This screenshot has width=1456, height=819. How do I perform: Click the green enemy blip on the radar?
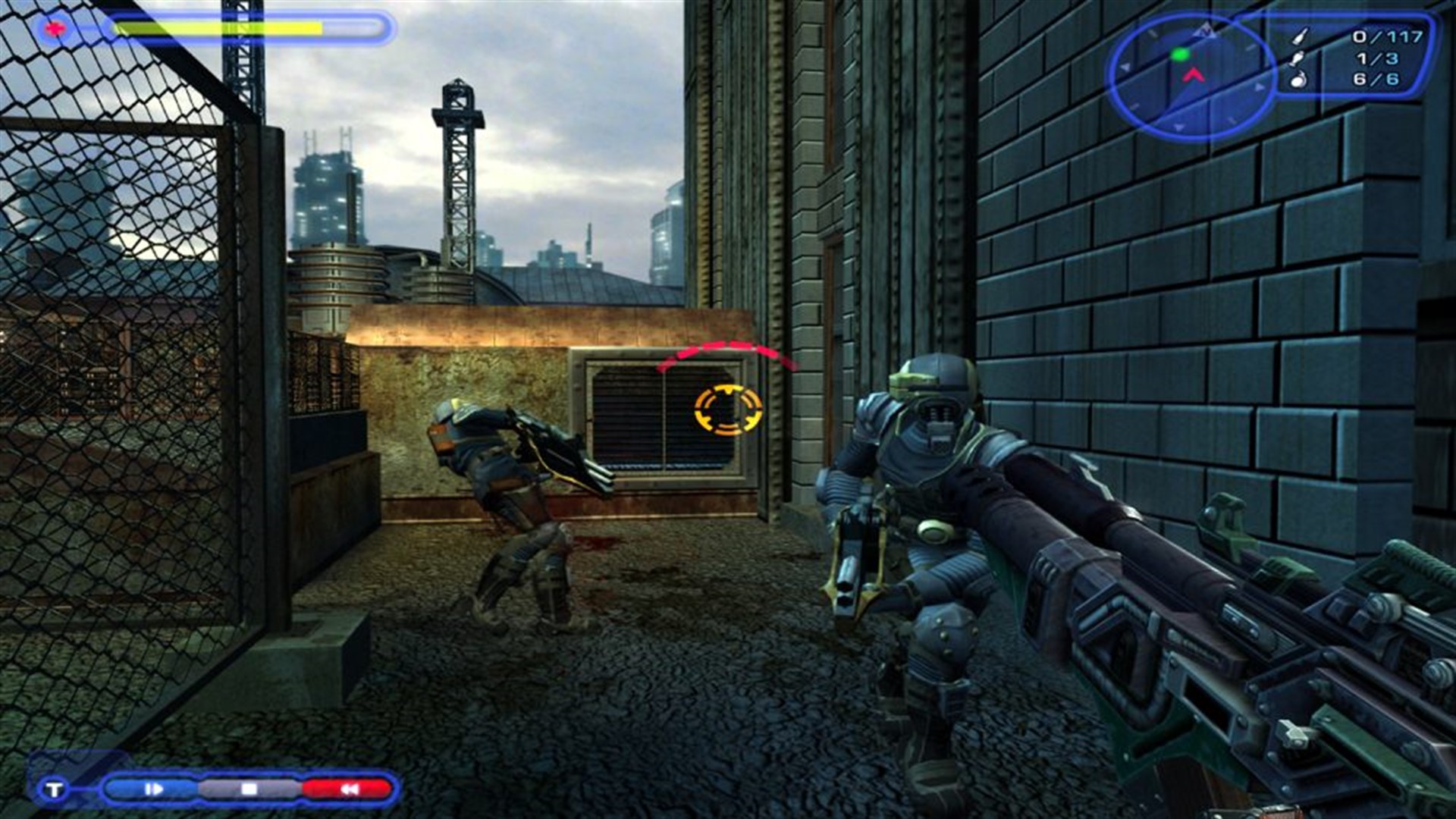pyautogui.click(x=1179, y=55)
